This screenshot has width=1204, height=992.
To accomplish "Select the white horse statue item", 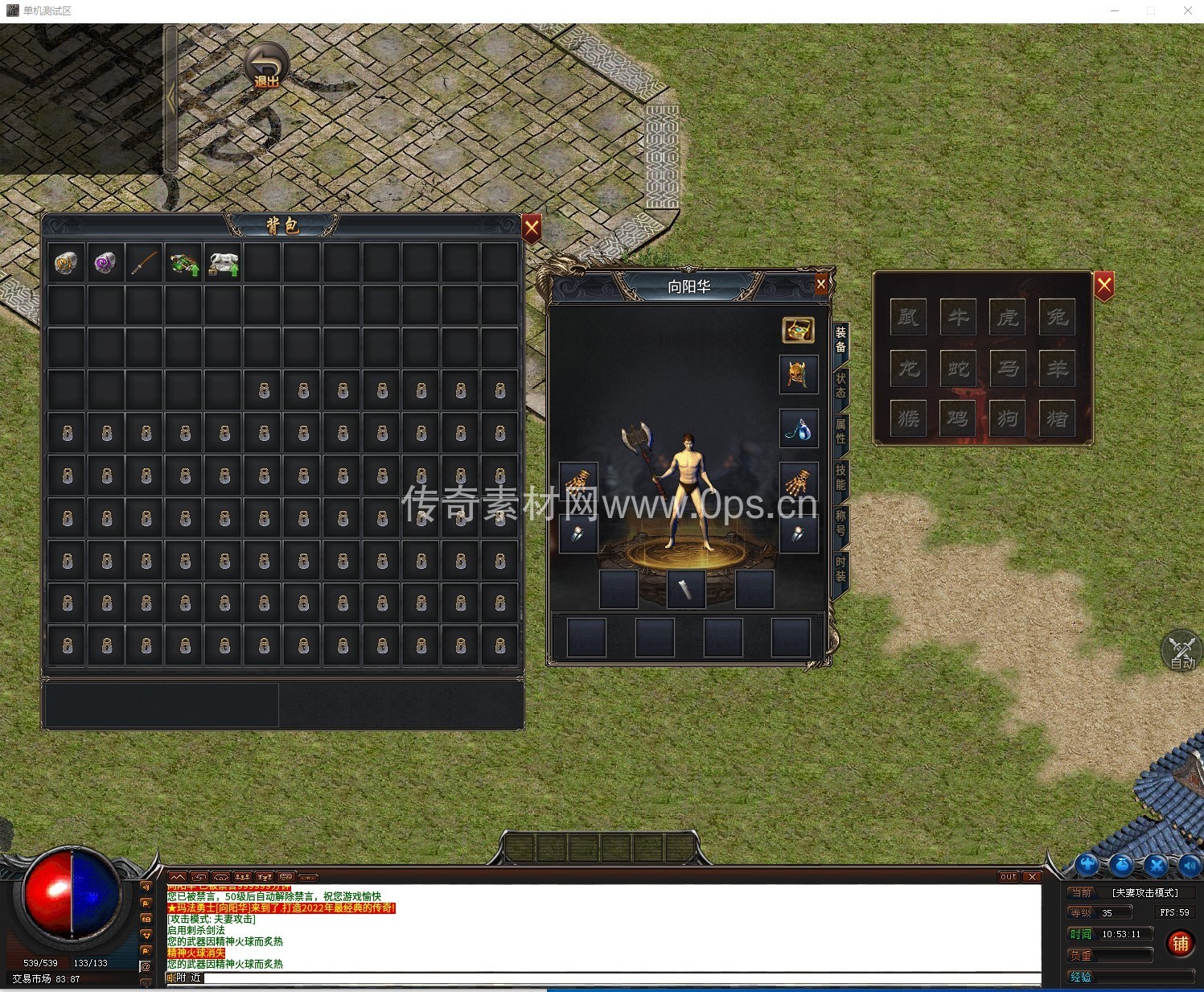I will pyautogui.click(x=224, y=262).
